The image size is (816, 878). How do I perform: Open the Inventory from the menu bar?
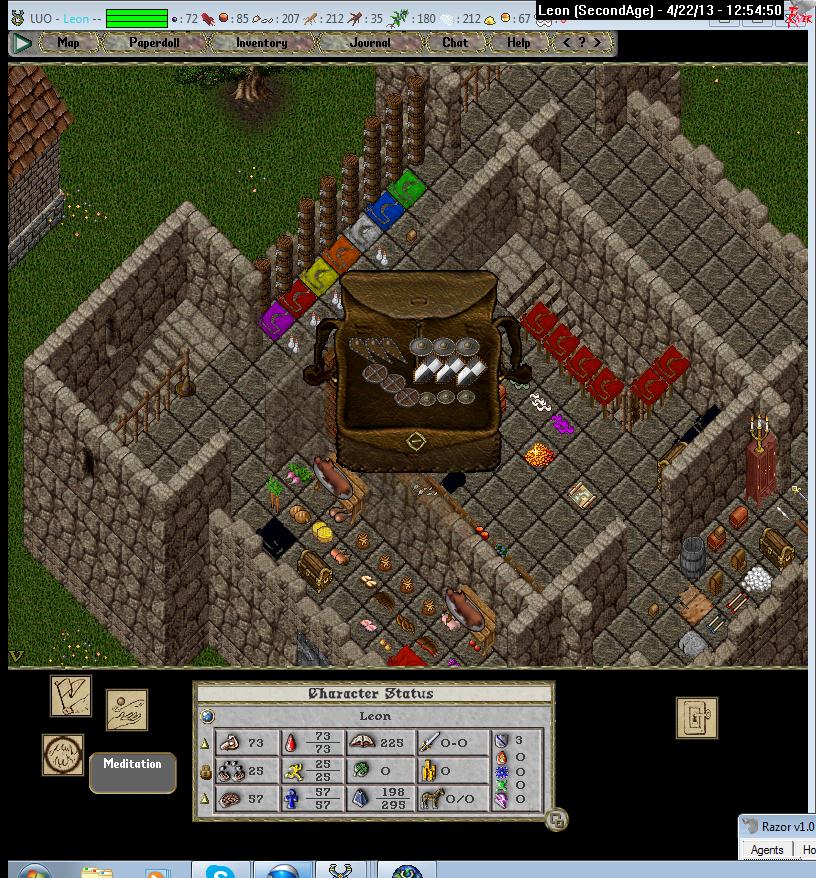pos(261,43)
